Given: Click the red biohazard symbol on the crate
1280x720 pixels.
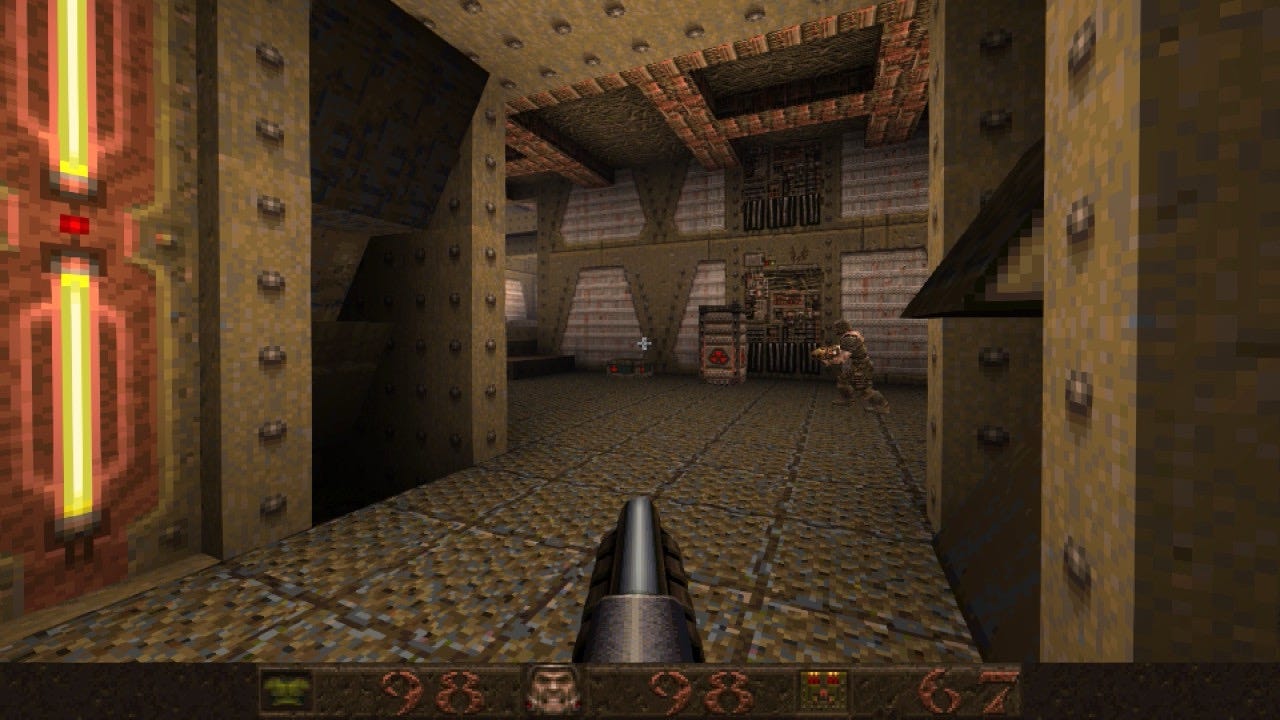Looking at the screenshot, I should click(721, 354).
